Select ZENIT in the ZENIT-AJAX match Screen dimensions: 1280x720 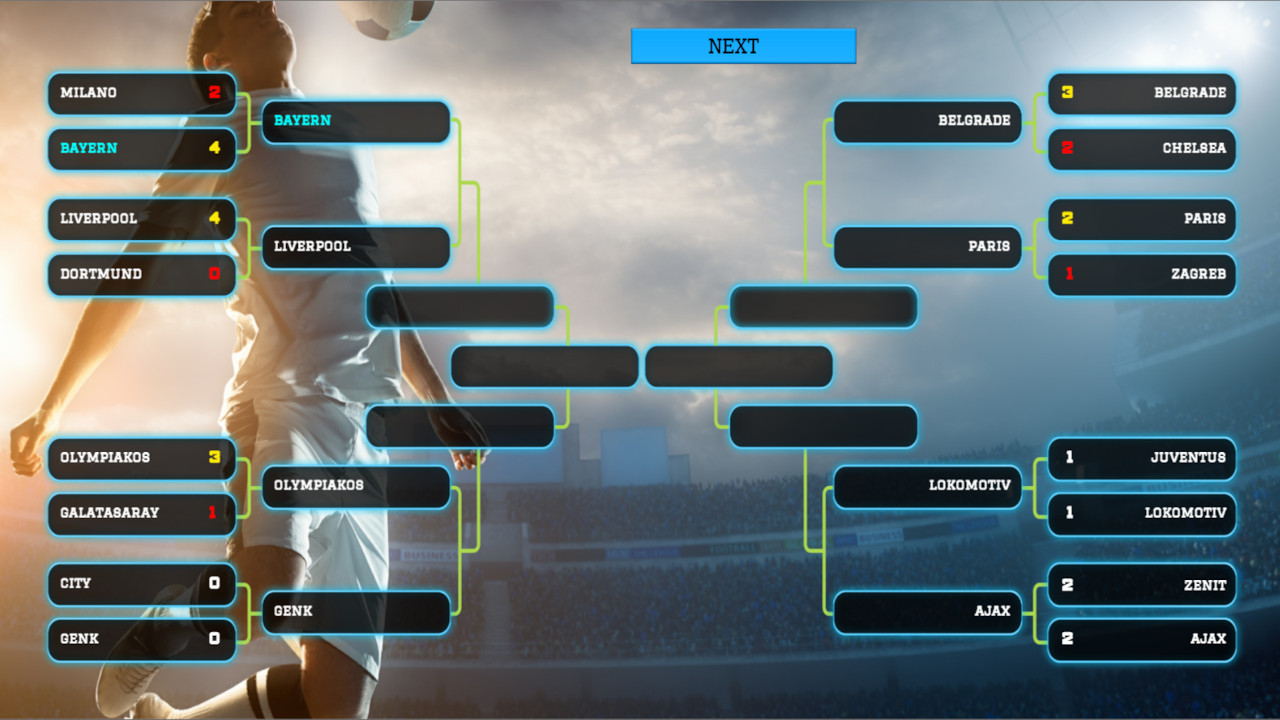1140,584
